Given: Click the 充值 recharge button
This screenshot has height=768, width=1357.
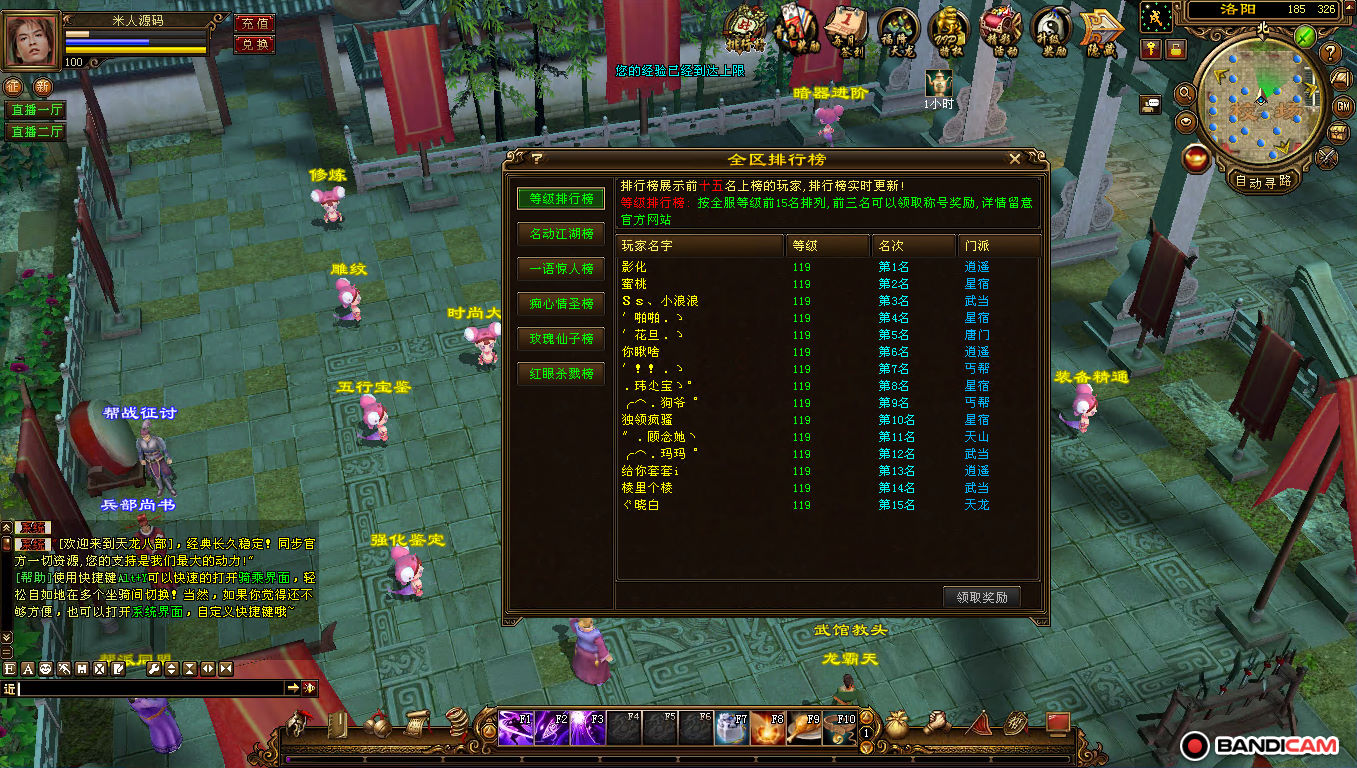Looking at the screenshot, I should click(255, 23).
